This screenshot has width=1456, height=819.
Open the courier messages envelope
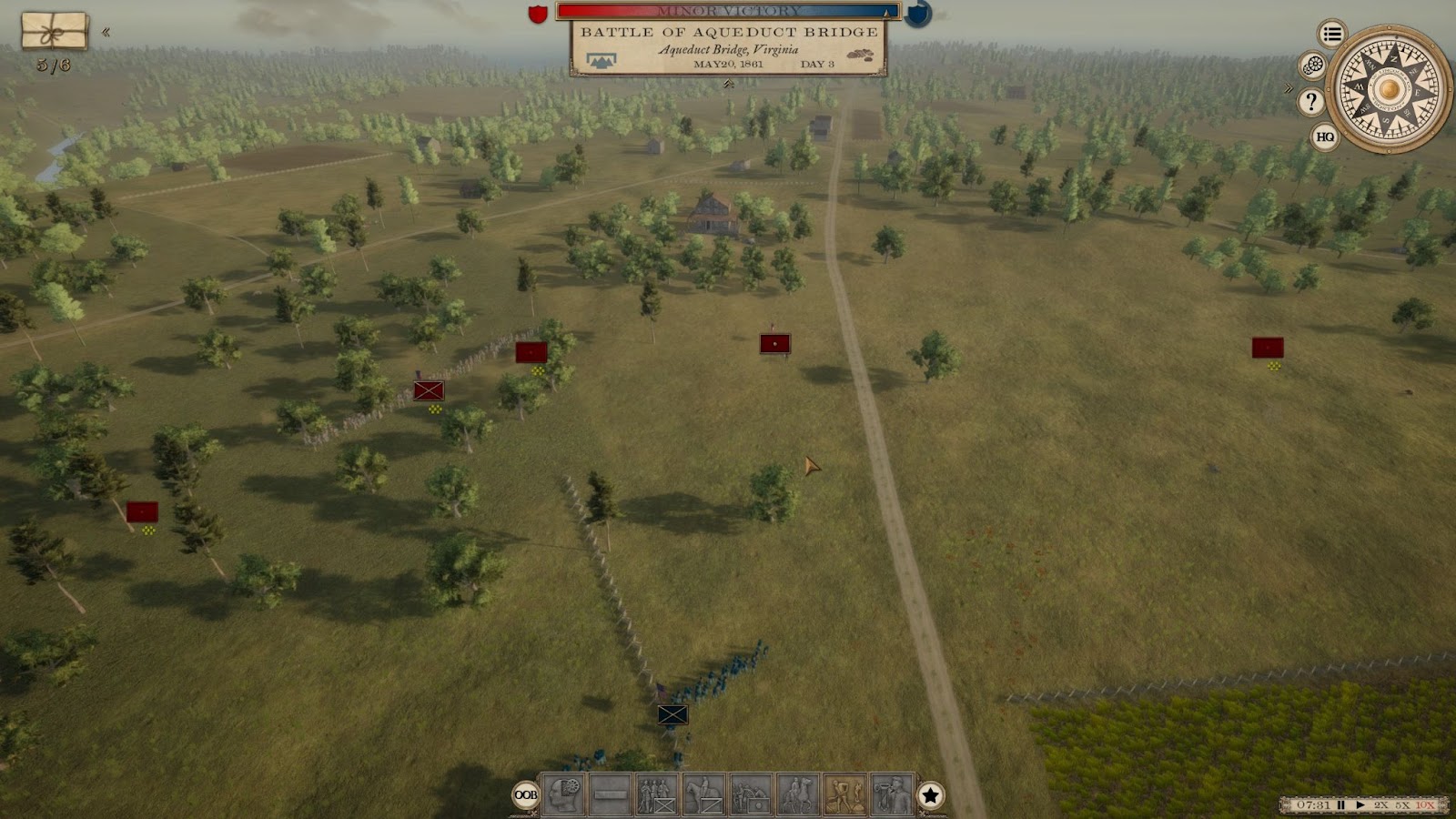tap(55, 31)
